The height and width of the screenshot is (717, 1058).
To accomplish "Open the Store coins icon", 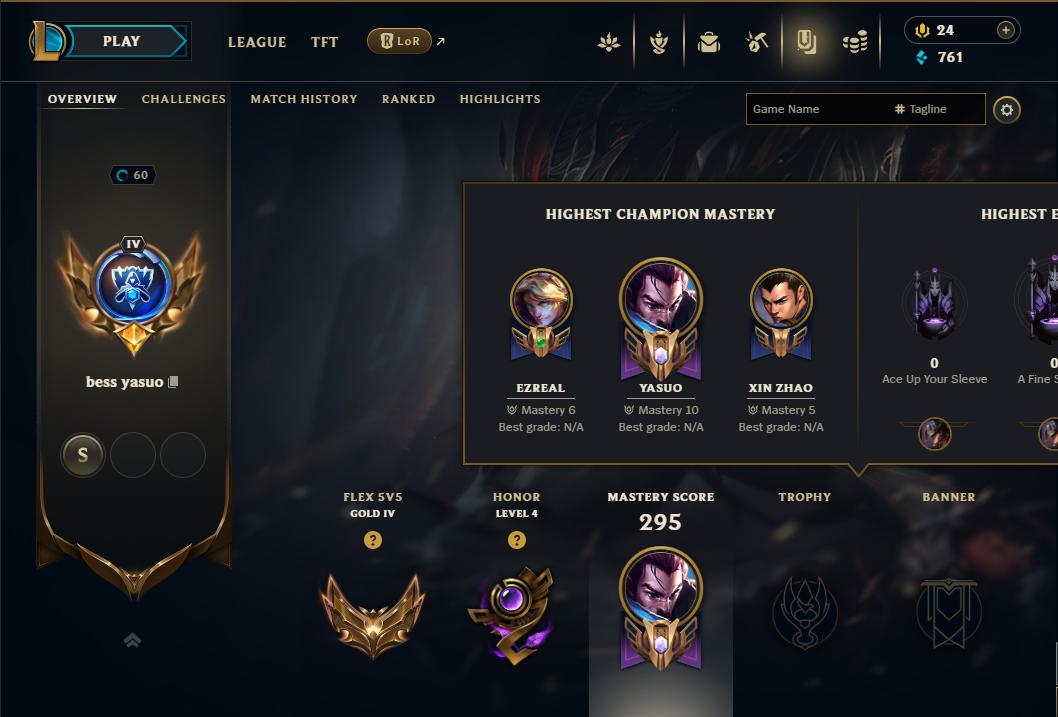I will [x=855, y=42].
